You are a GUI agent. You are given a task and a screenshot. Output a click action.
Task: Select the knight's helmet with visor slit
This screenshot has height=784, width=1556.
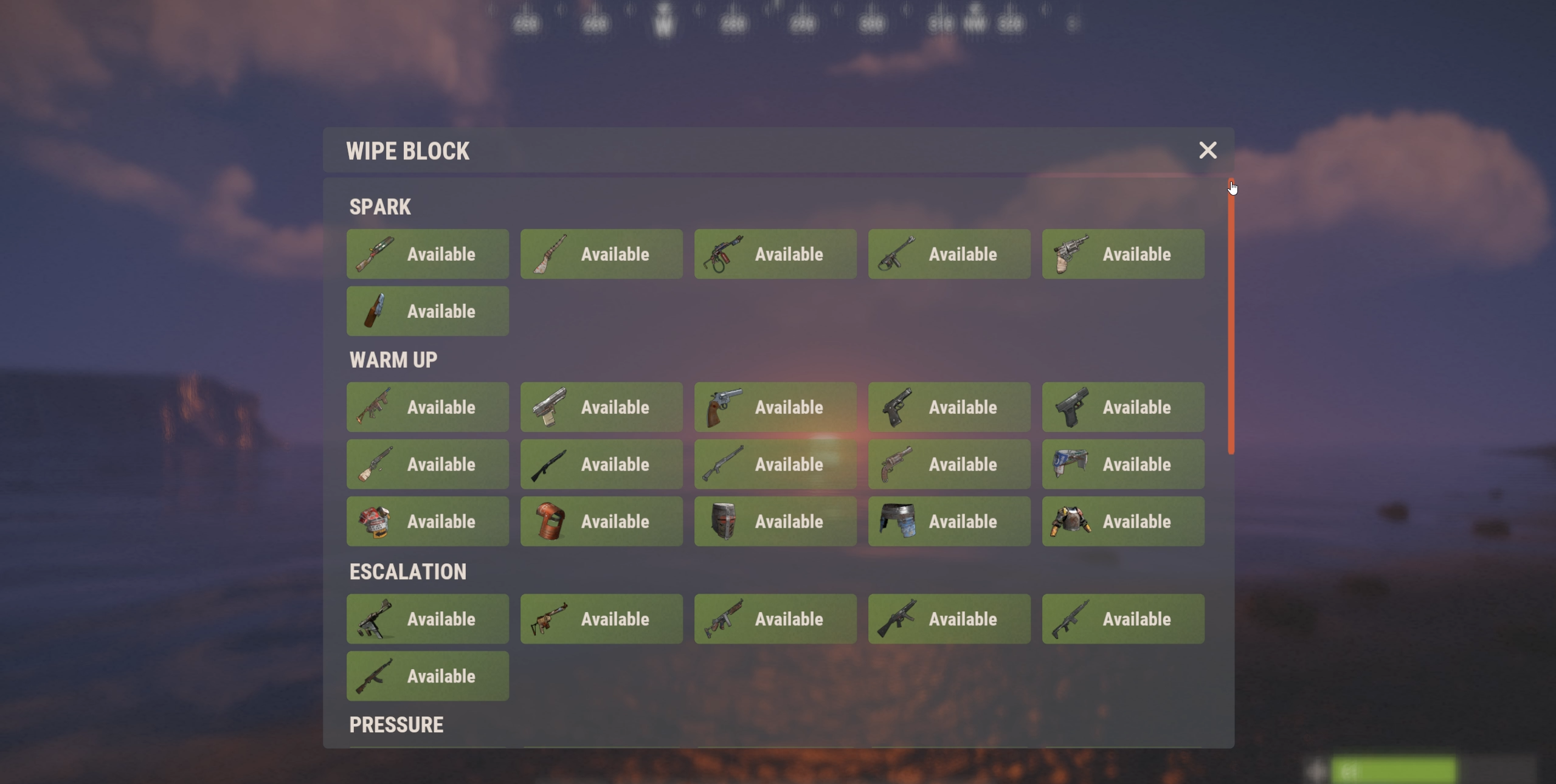tap(775, 521)
